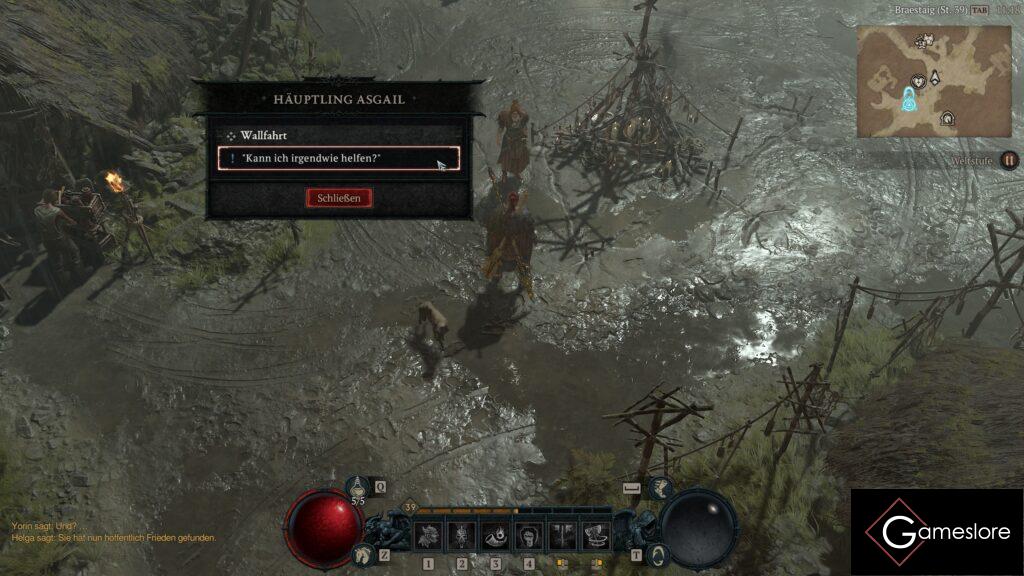Open the town portal swirl icon
The image size is (1024, 576).
pos(657,554)
